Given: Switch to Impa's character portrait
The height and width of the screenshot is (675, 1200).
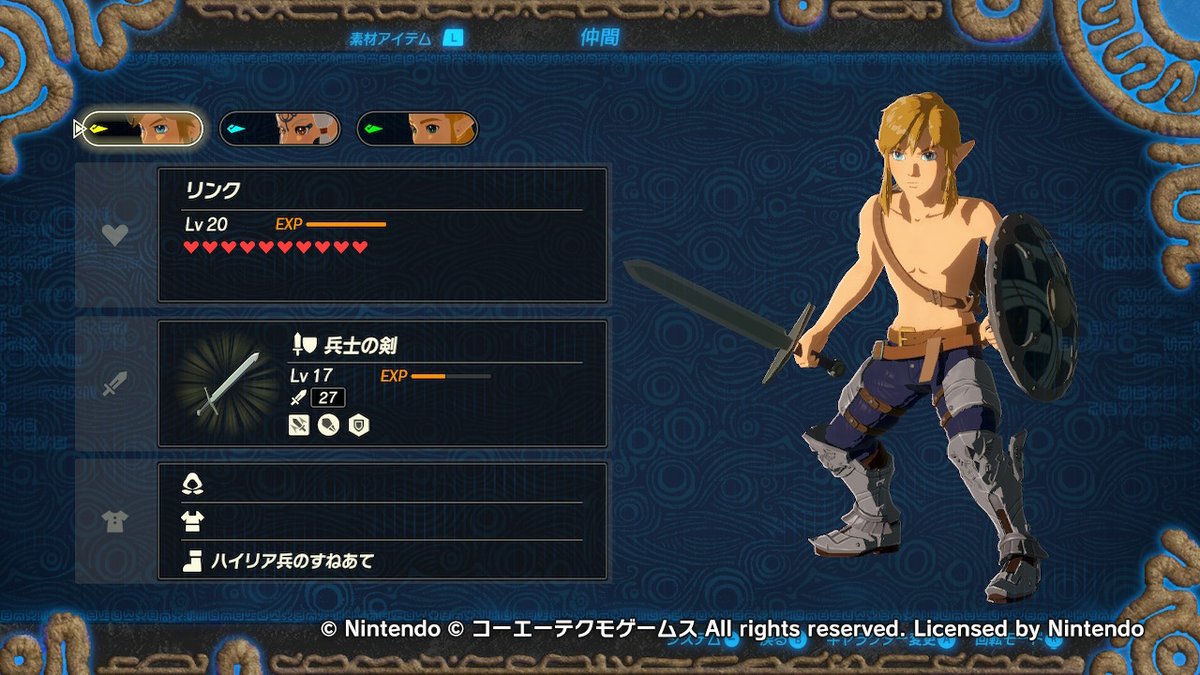Looking at the screenshot, I should coord(279,128).
